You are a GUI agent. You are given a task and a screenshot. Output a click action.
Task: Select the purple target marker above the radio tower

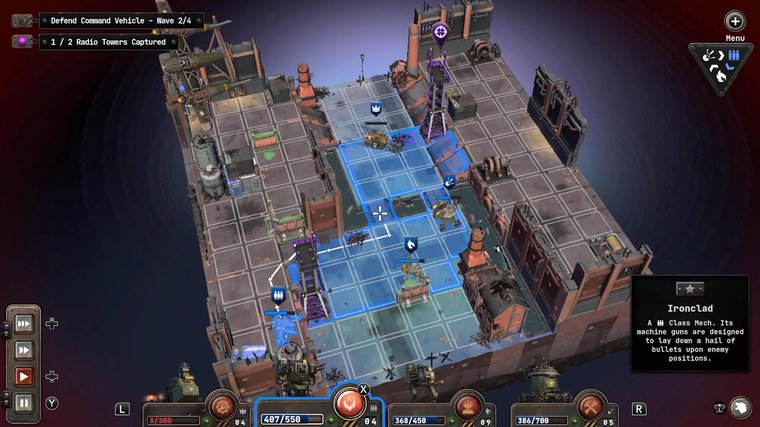[x=440, y=32]
